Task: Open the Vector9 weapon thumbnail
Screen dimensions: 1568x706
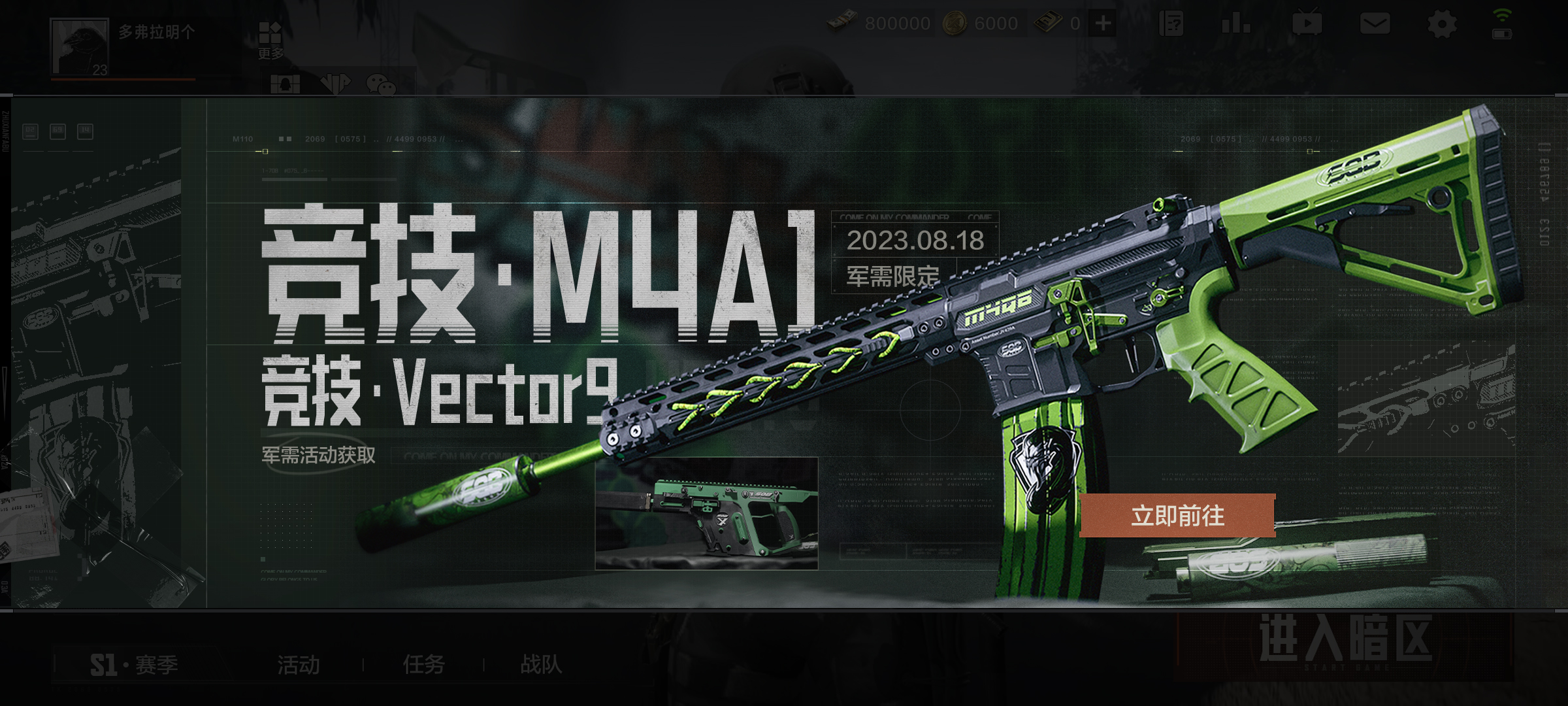Action: [706, 514]
